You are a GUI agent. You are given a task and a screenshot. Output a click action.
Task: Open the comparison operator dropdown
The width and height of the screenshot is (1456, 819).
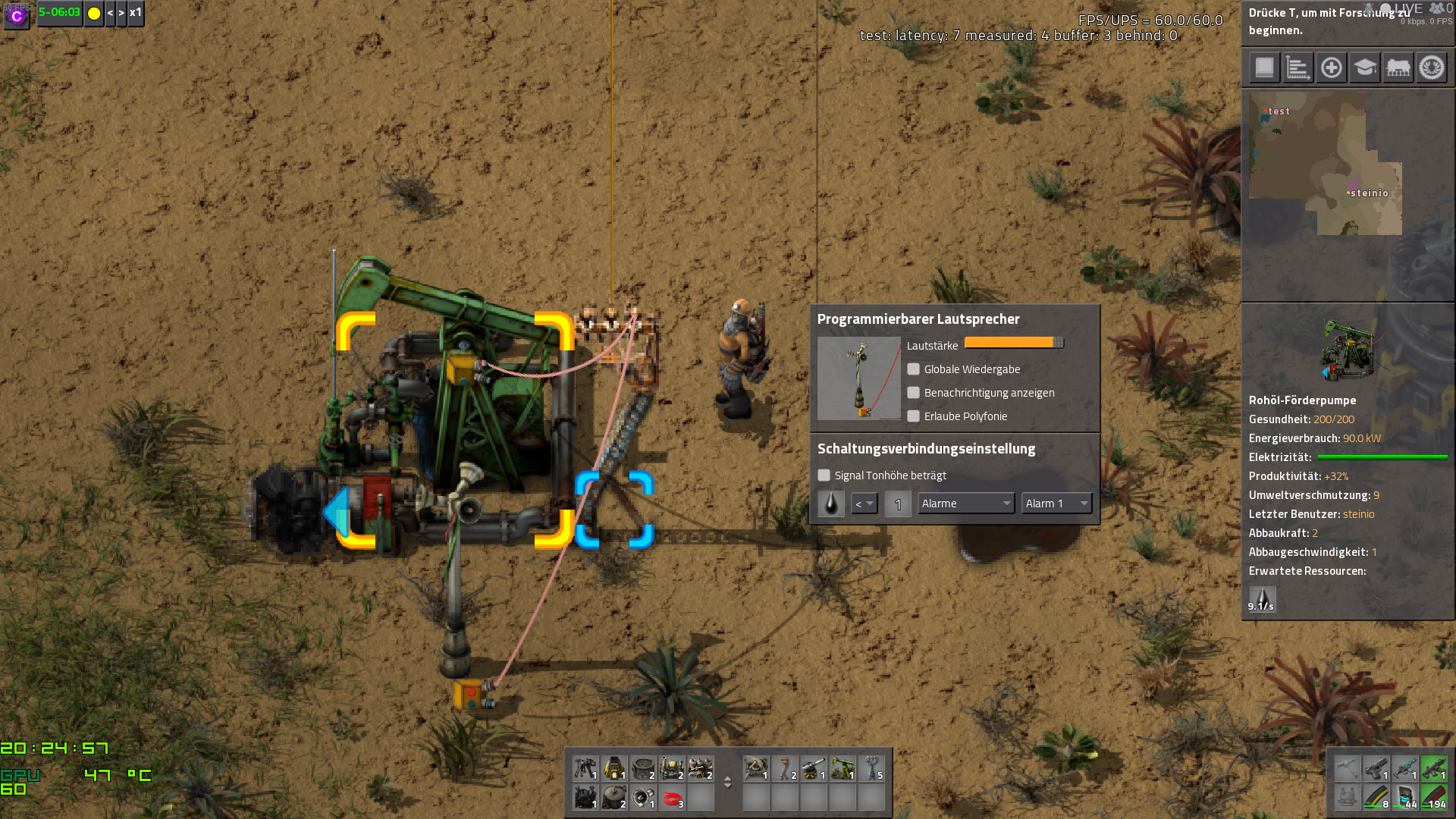coord(864,504)
